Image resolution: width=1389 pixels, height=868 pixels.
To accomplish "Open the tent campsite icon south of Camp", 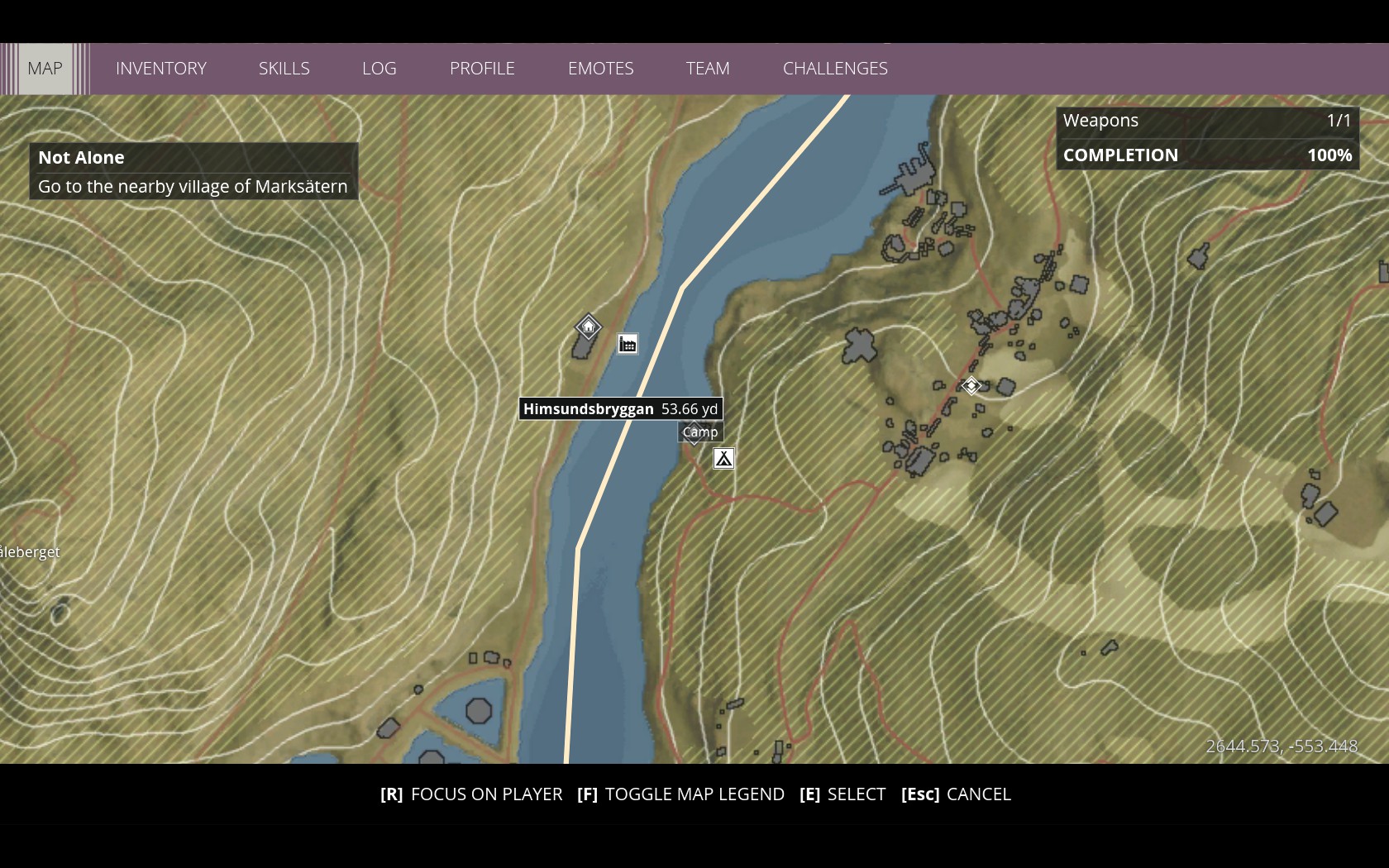I will pyautogui.click(x=723, y=458).
